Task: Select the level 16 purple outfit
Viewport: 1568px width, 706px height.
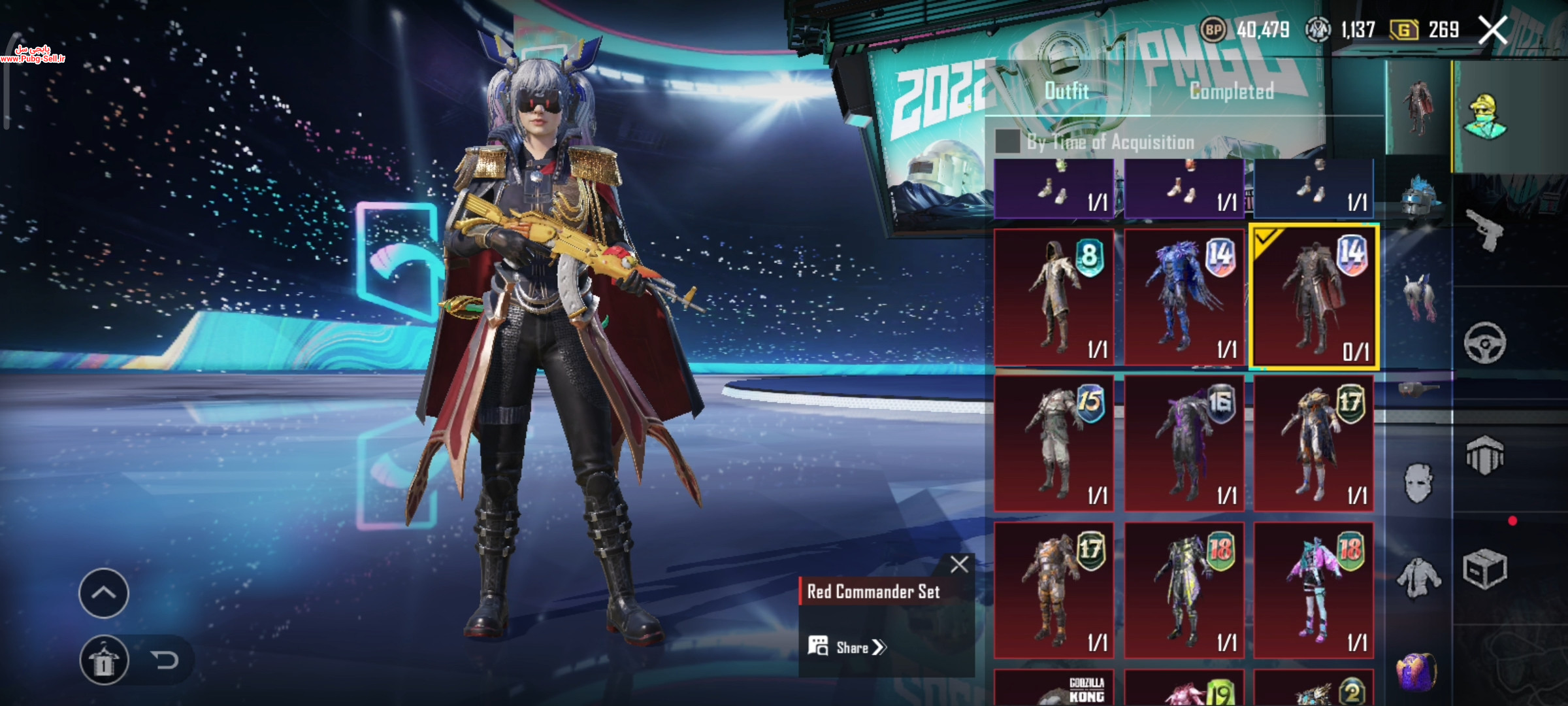Action: coord(1184,443)
